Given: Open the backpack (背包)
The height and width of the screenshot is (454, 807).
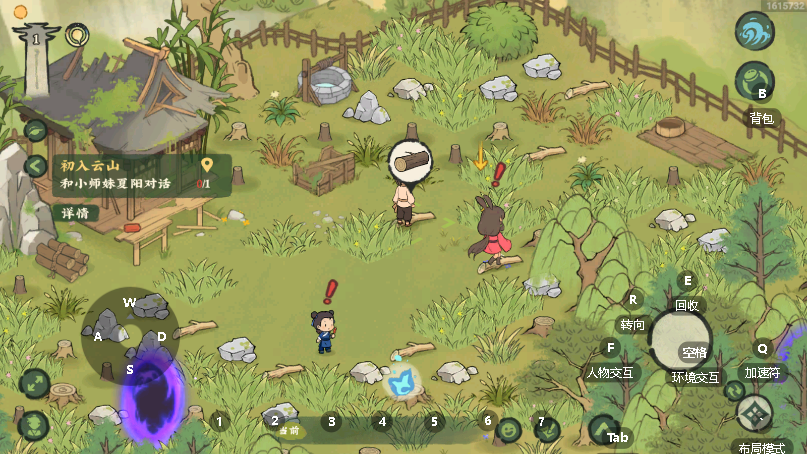Looking at the screenshot, I should pos(755,82).
